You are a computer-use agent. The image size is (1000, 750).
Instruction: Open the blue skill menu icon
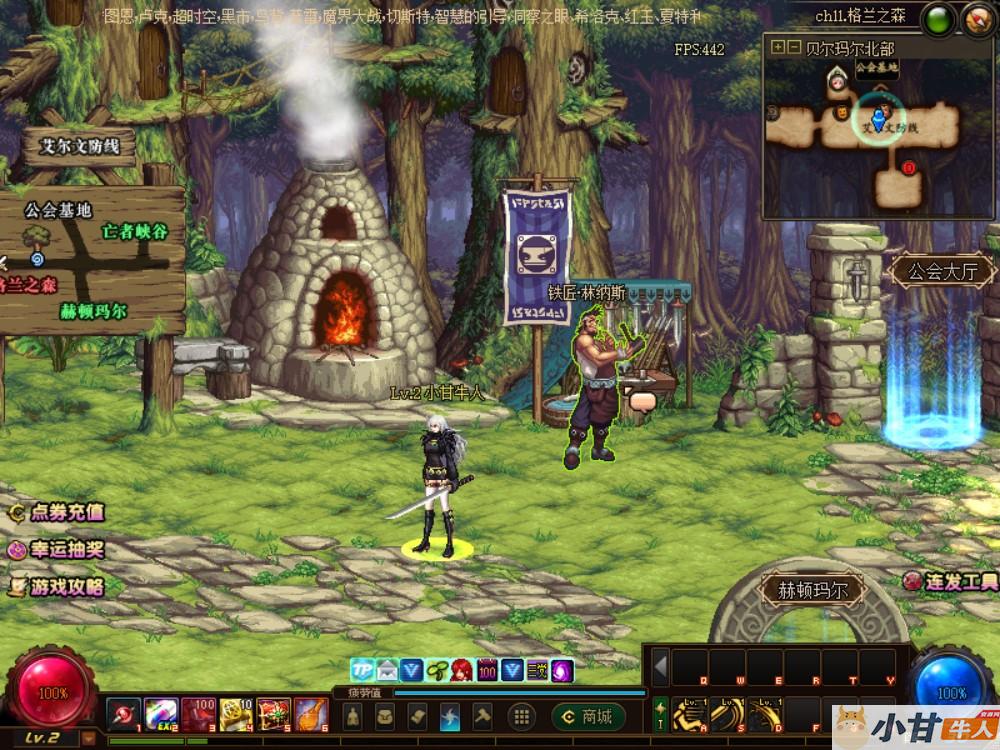450,716
